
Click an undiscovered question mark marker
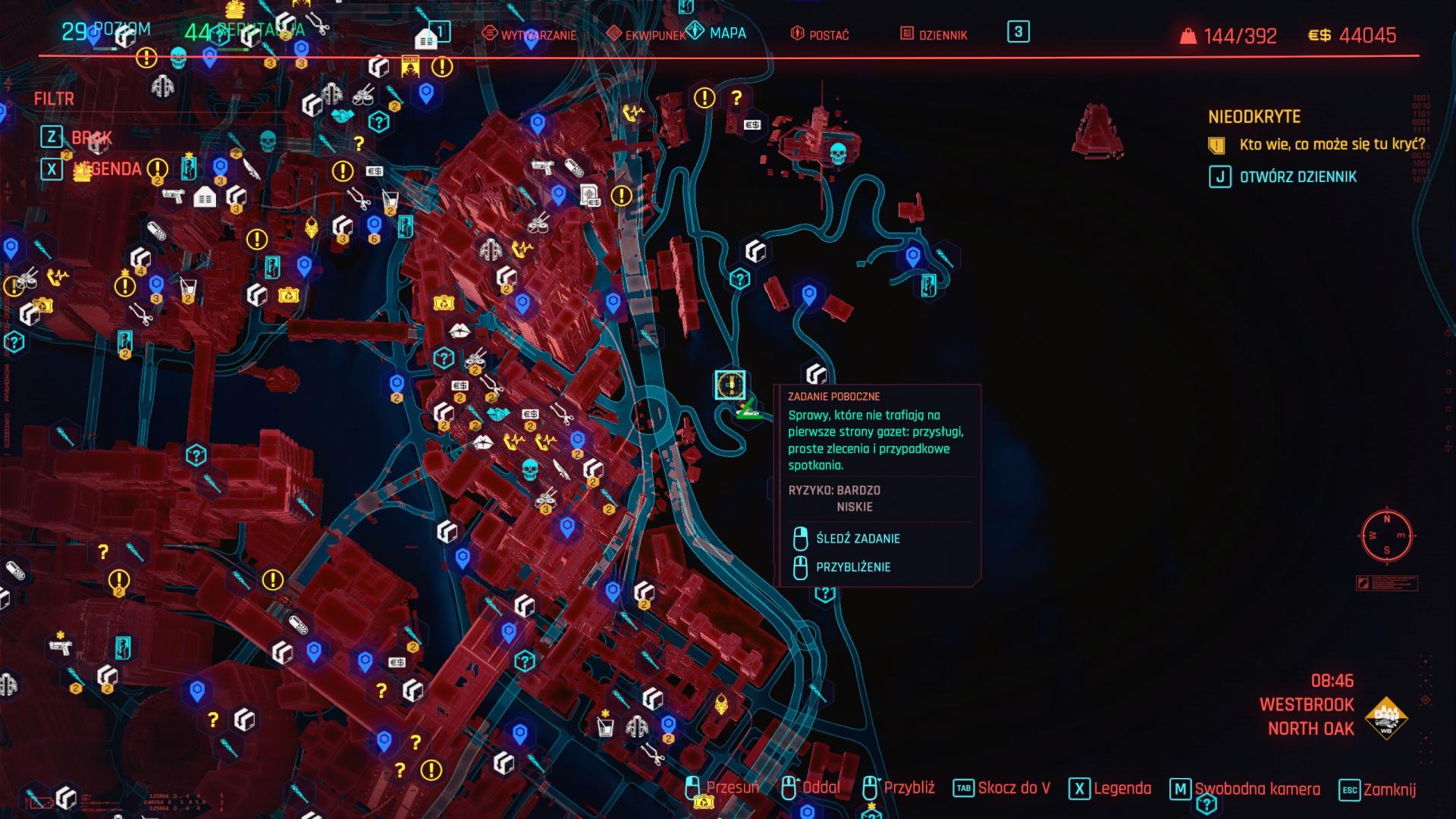(738, 97)
